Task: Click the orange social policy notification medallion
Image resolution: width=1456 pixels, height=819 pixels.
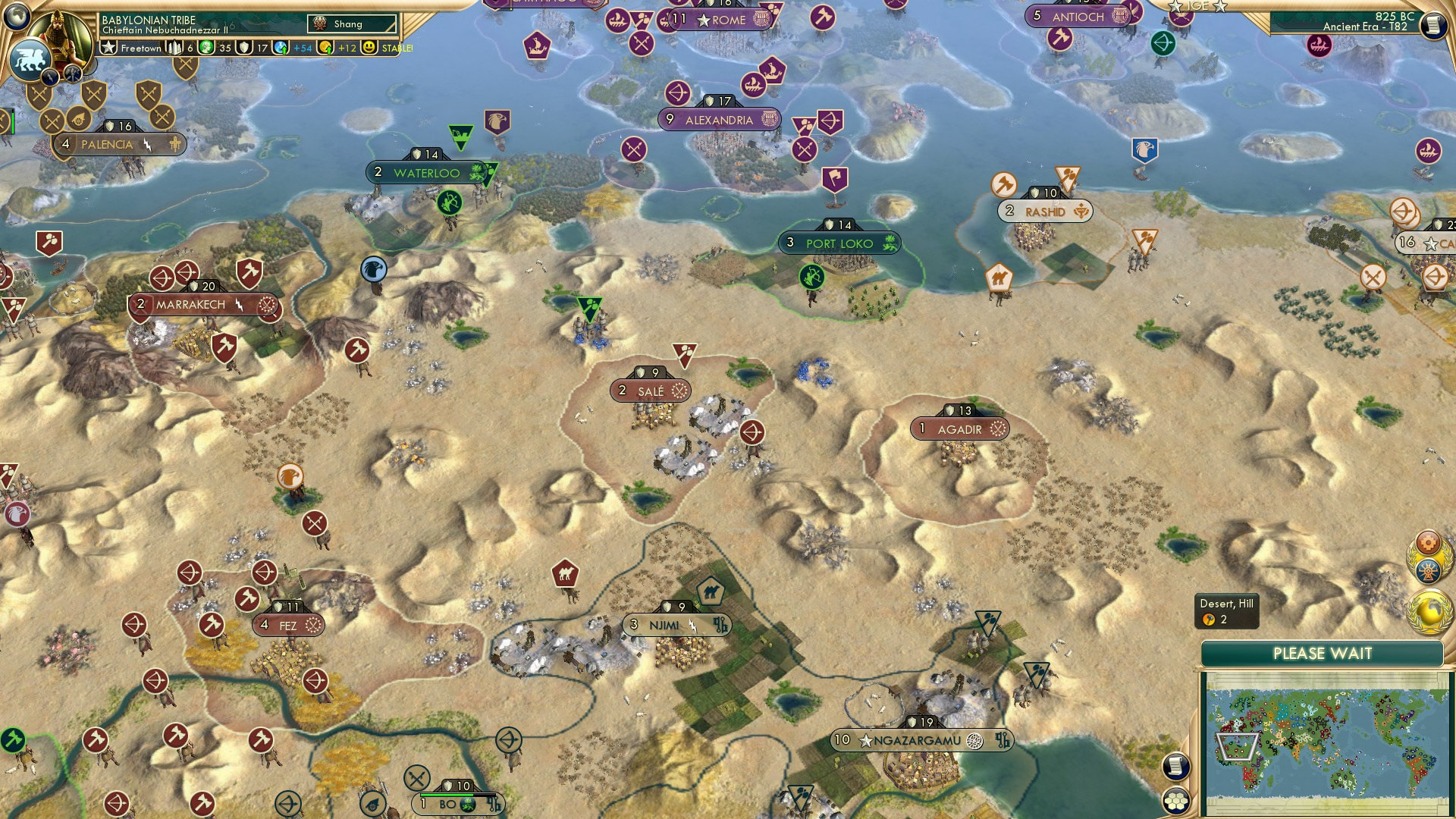Action: pyautogui.click(x=1427, y=541)
